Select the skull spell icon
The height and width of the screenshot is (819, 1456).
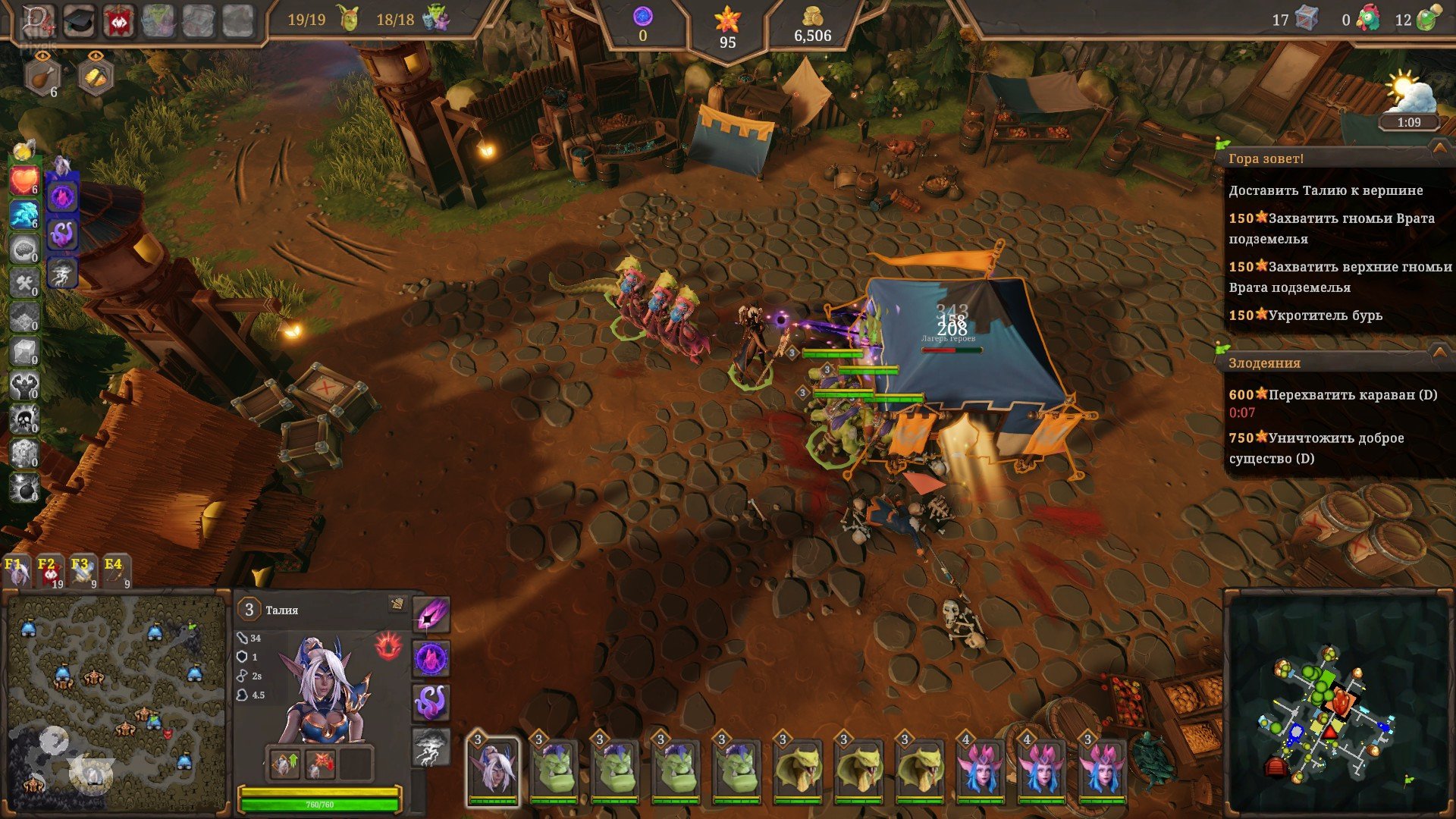point(24,419)
